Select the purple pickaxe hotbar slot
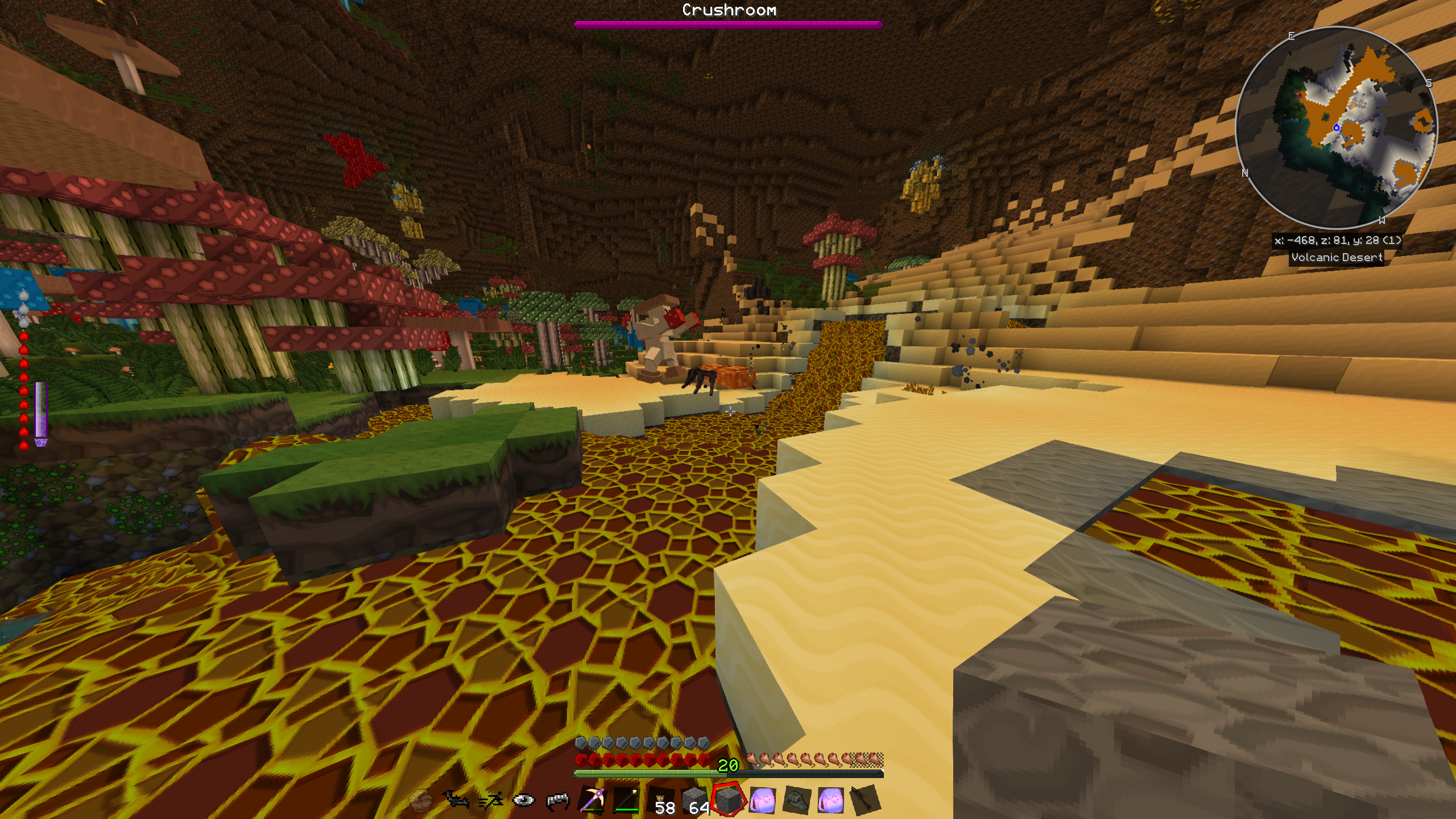1456x819 pixels. click(591, 800)
